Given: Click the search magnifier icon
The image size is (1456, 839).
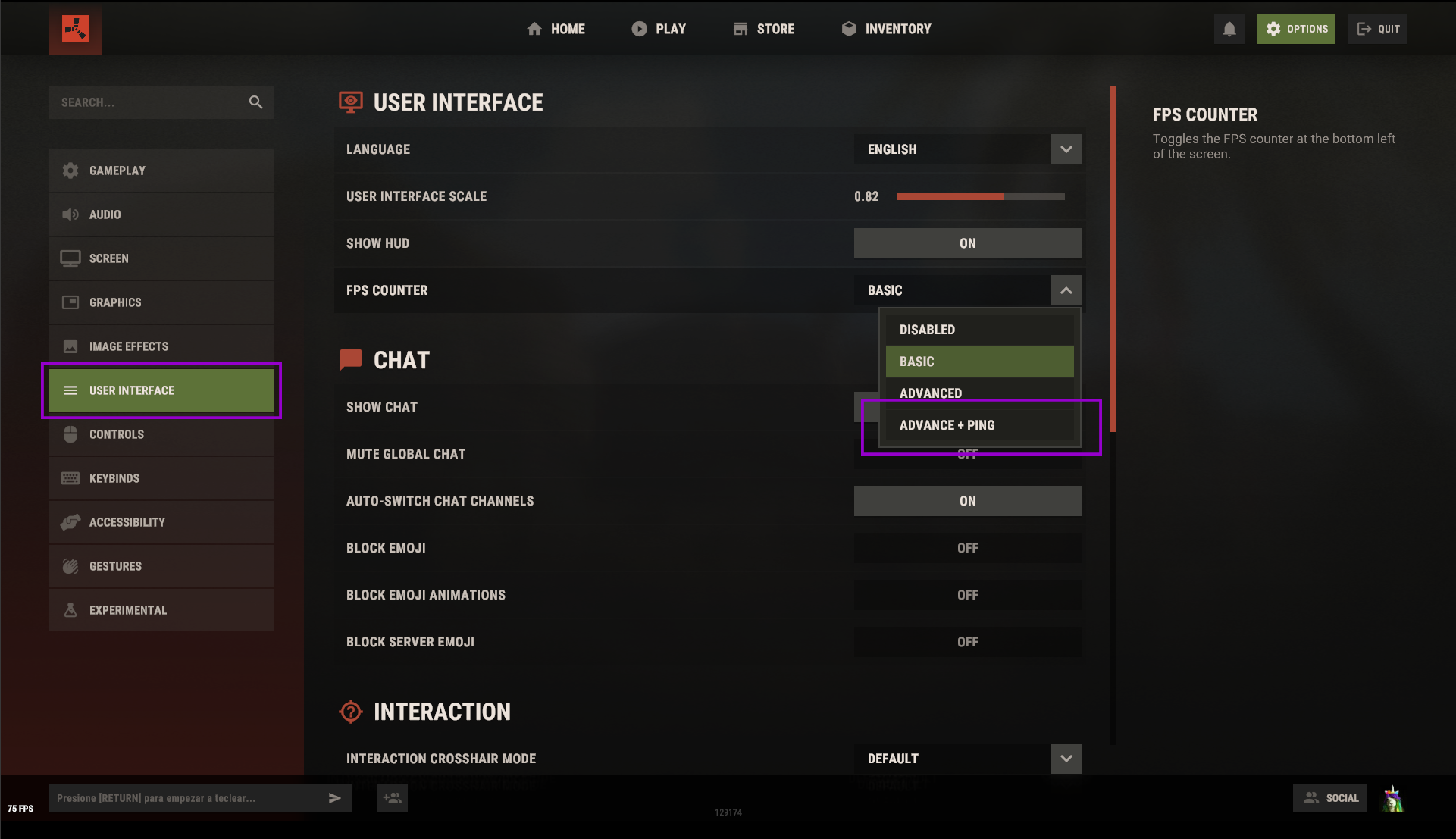Looking at the screenshot, I should click(x=255, y=102).
